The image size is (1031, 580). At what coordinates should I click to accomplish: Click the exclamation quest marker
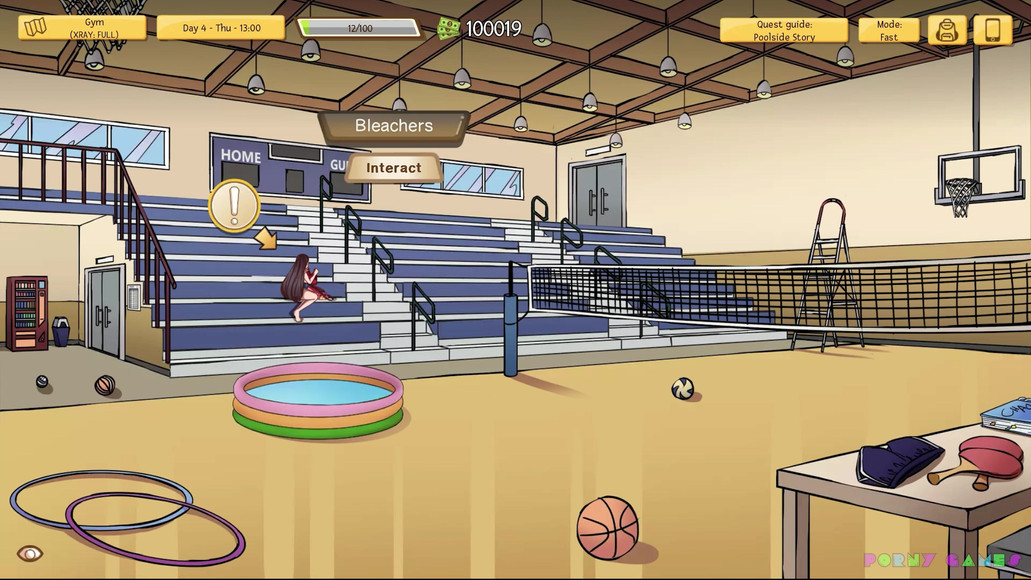pyautogui.click(x=234, y=205)
